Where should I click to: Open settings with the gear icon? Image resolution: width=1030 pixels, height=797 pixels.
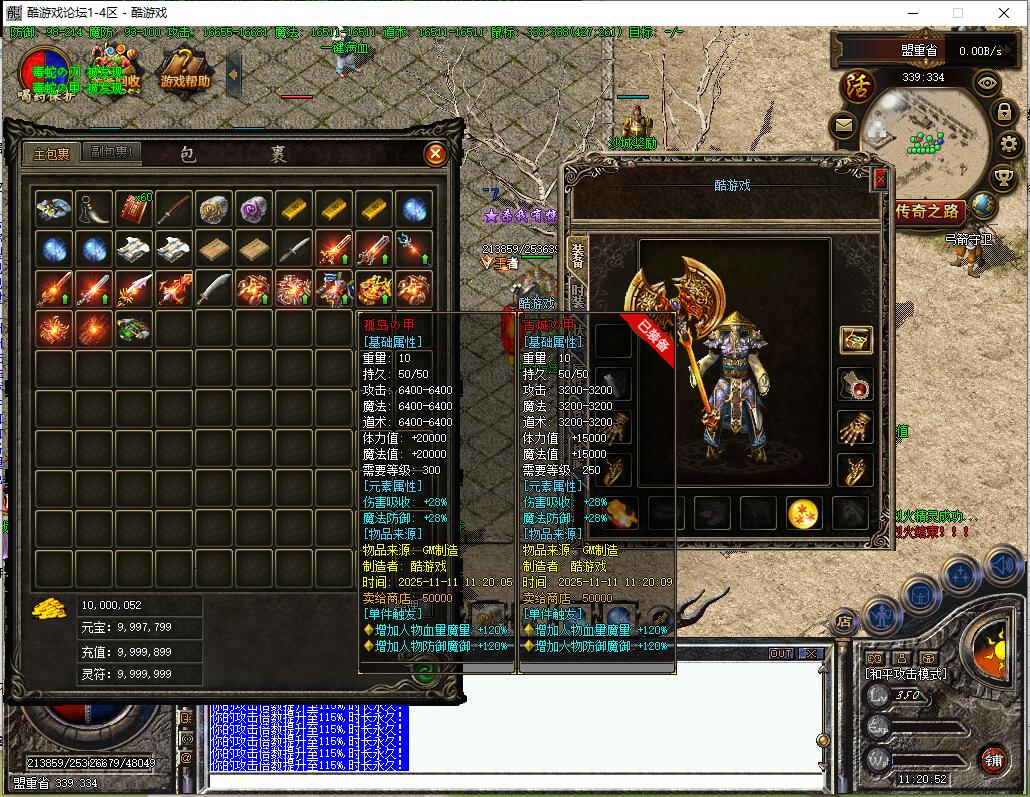[1008, 144]
